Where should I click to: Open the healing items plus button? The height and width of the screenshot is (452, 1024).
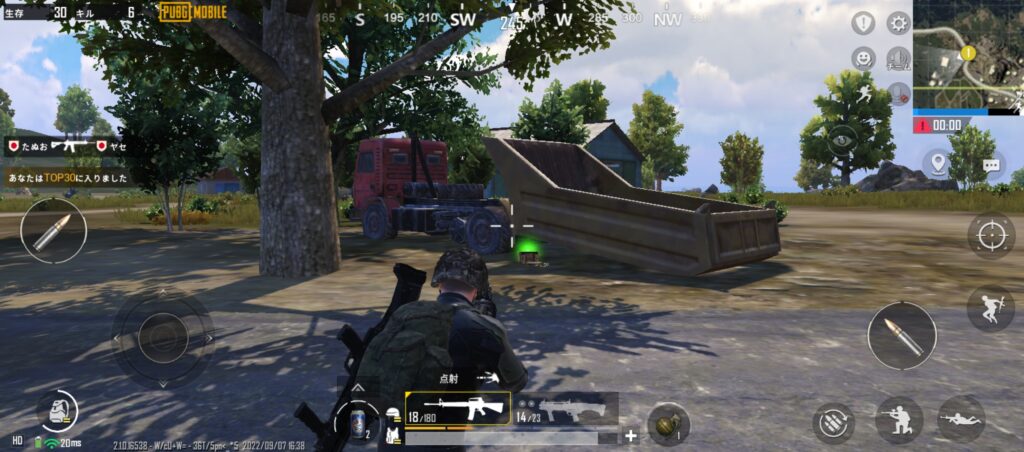[x=631, y=436]
